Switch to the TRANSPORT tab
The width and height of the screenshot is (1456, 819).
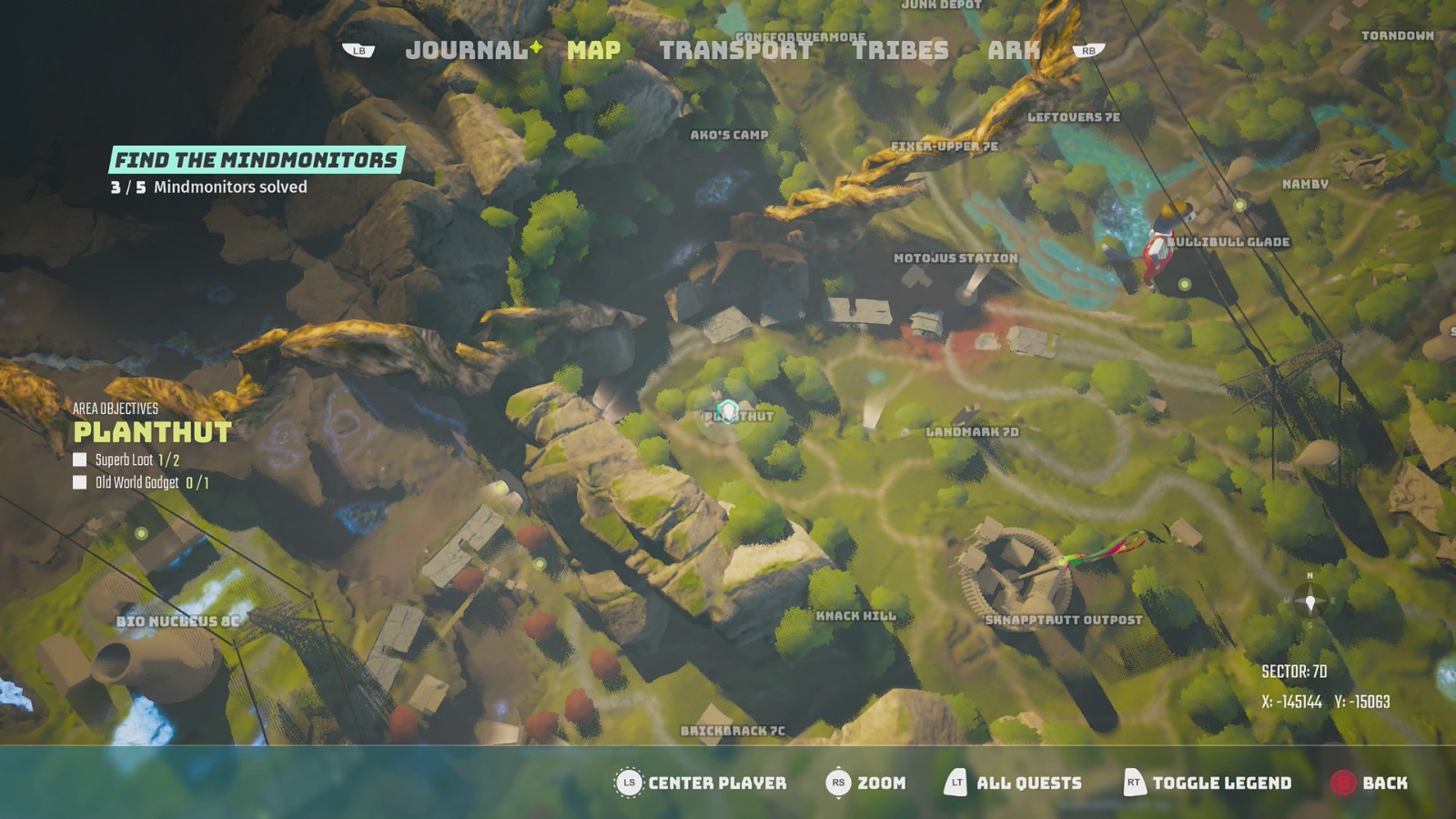(x=737, y=51)
